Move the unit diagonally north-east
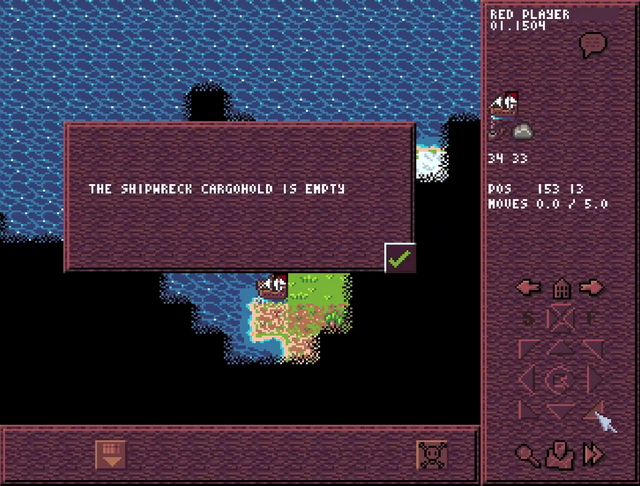 tap(594, 349)
